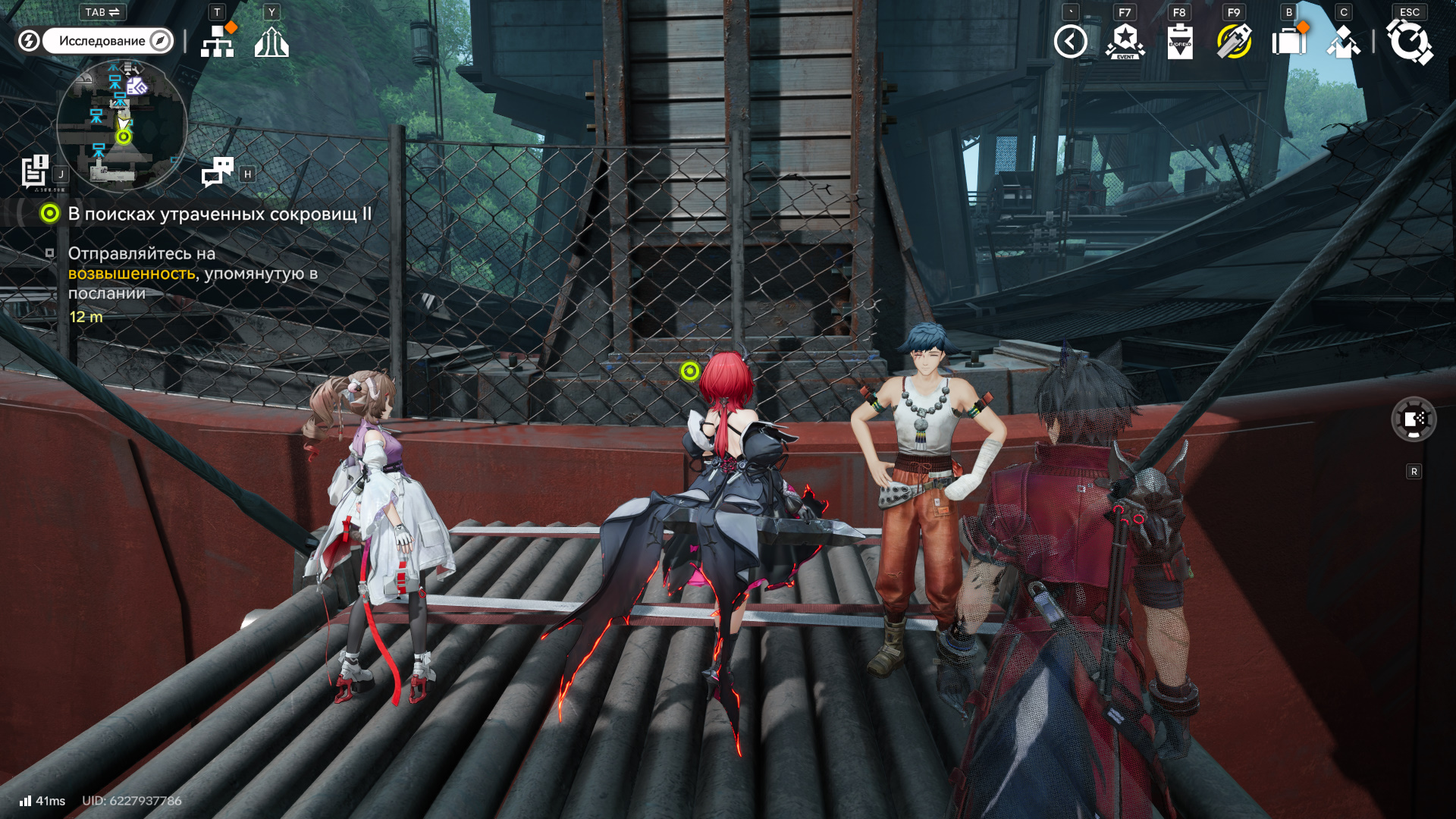Open the circular minimap
The height and width of the screenshot is (819, 1456).
(x=122, y=125)
